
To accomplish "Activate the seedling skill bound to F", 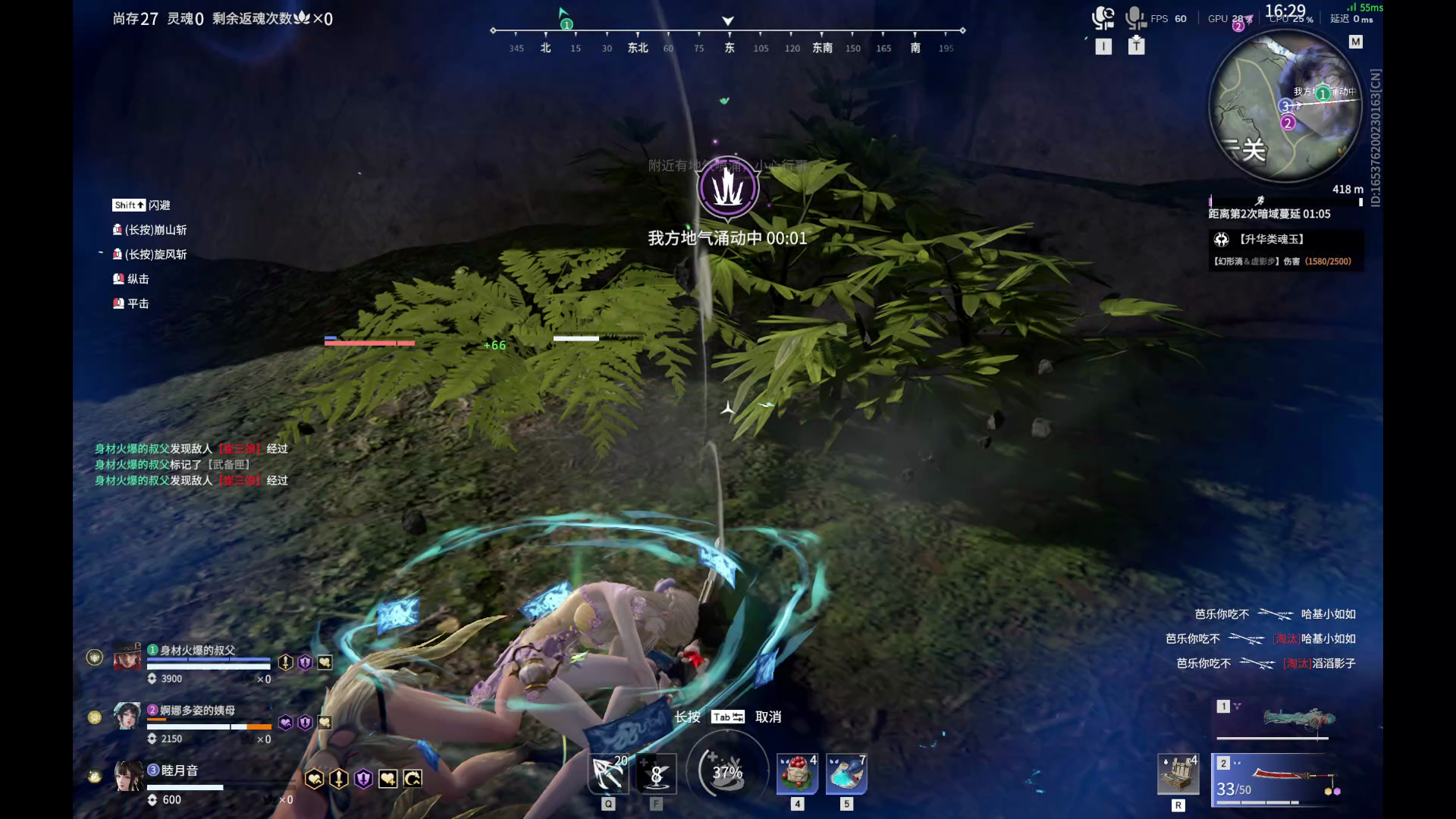I will [x=655, y=773].
